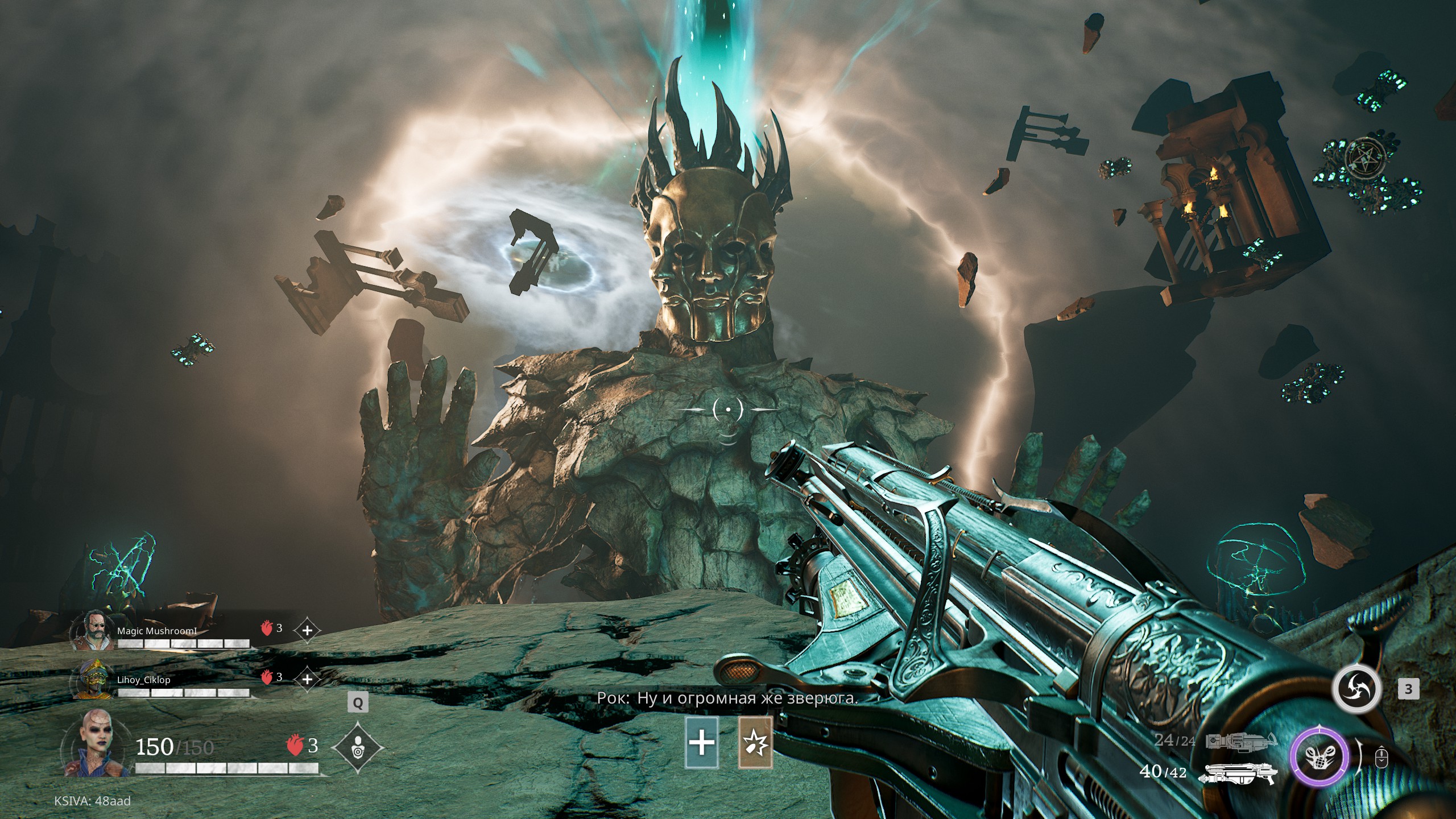Select the blue plus card
Image resolution: width=1456 pixels, height=819 pixels.
(702, 742)
